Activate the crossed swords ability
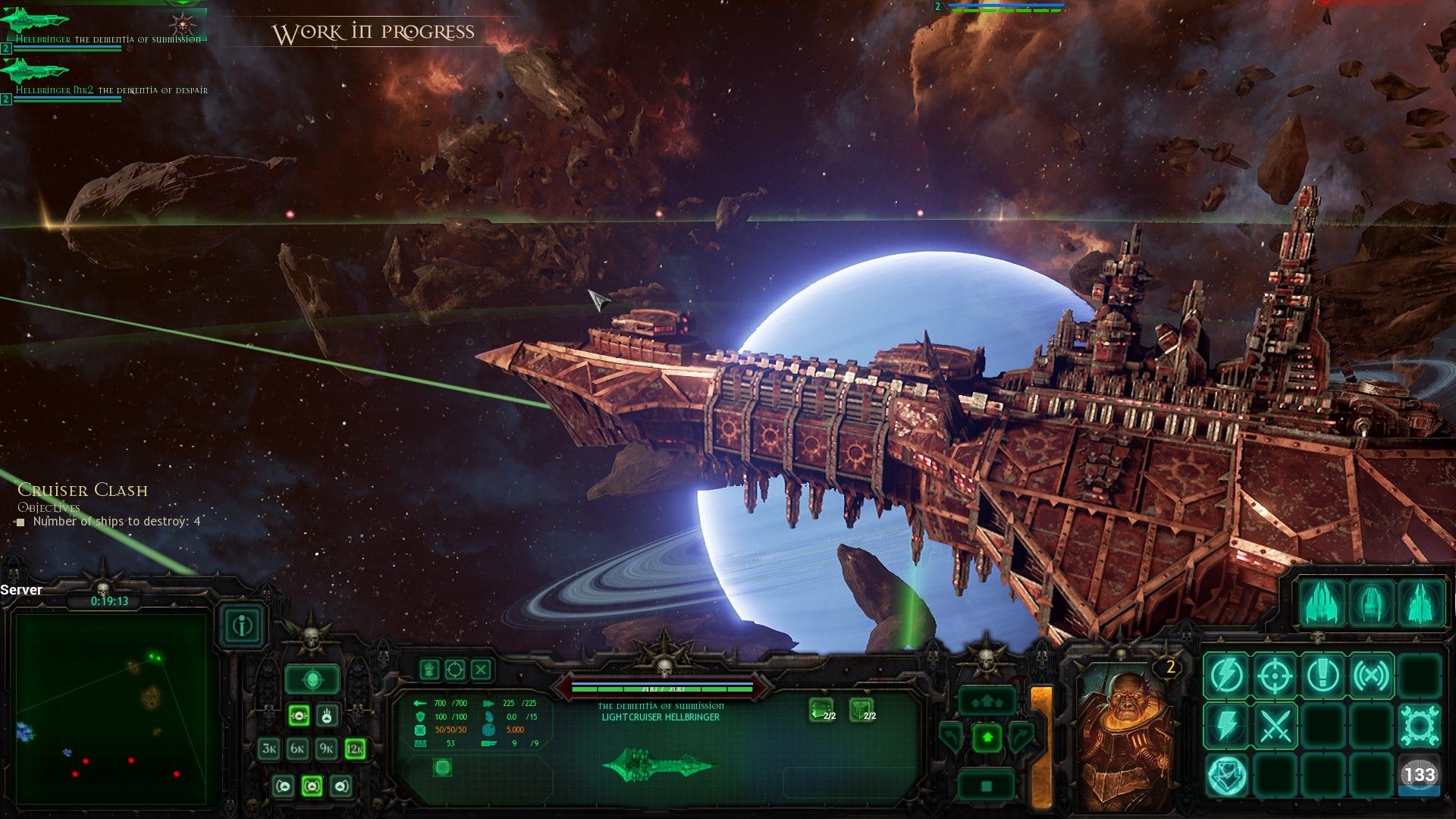 click(1275, 726)
